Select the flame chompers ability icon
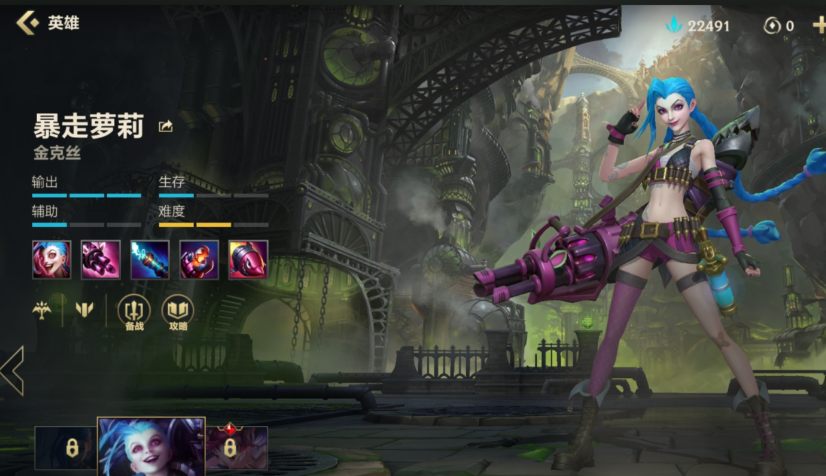 [199, 260]
